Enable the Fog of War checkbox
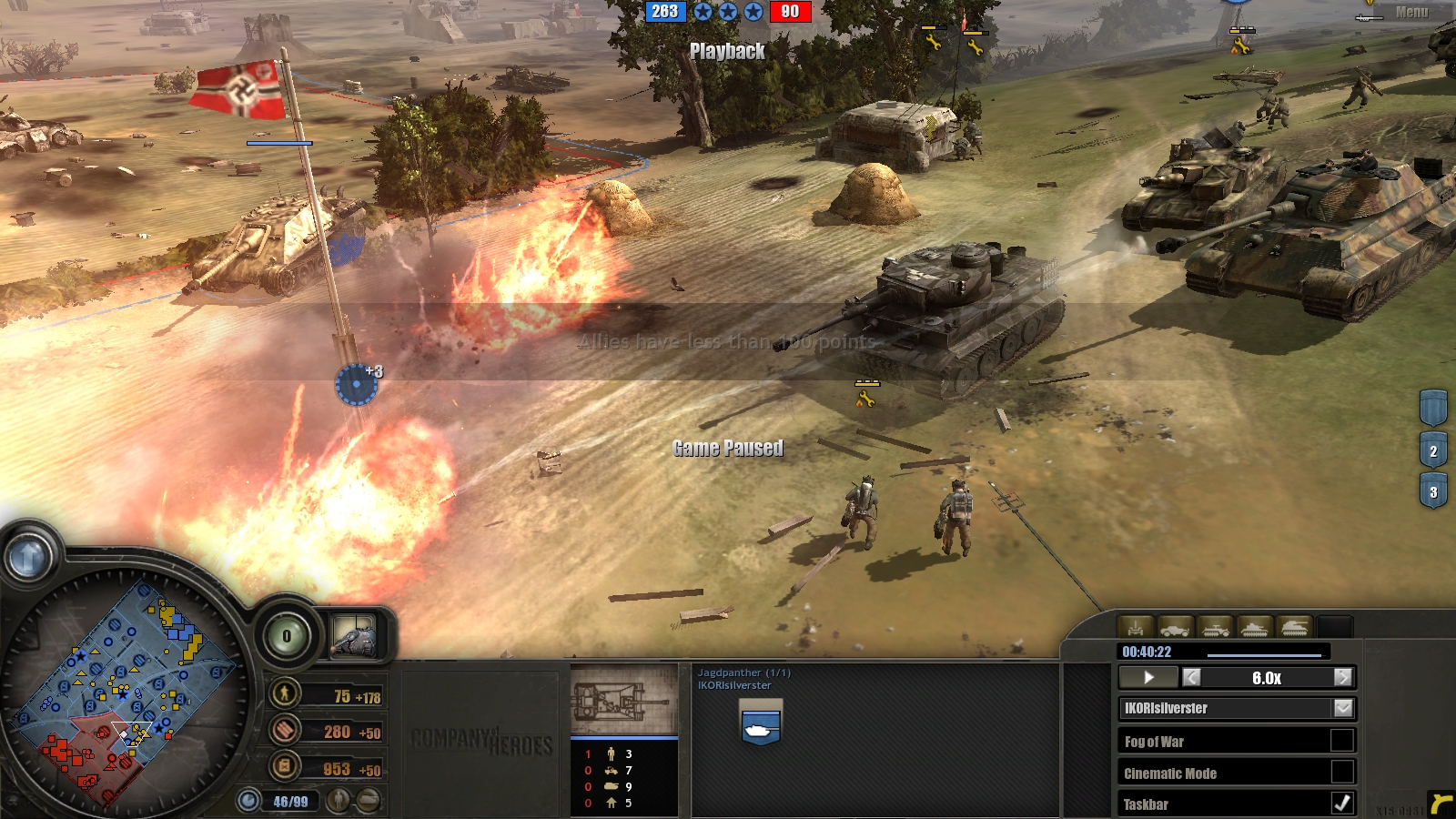 pyautogui.click(x=1342, y=741)
